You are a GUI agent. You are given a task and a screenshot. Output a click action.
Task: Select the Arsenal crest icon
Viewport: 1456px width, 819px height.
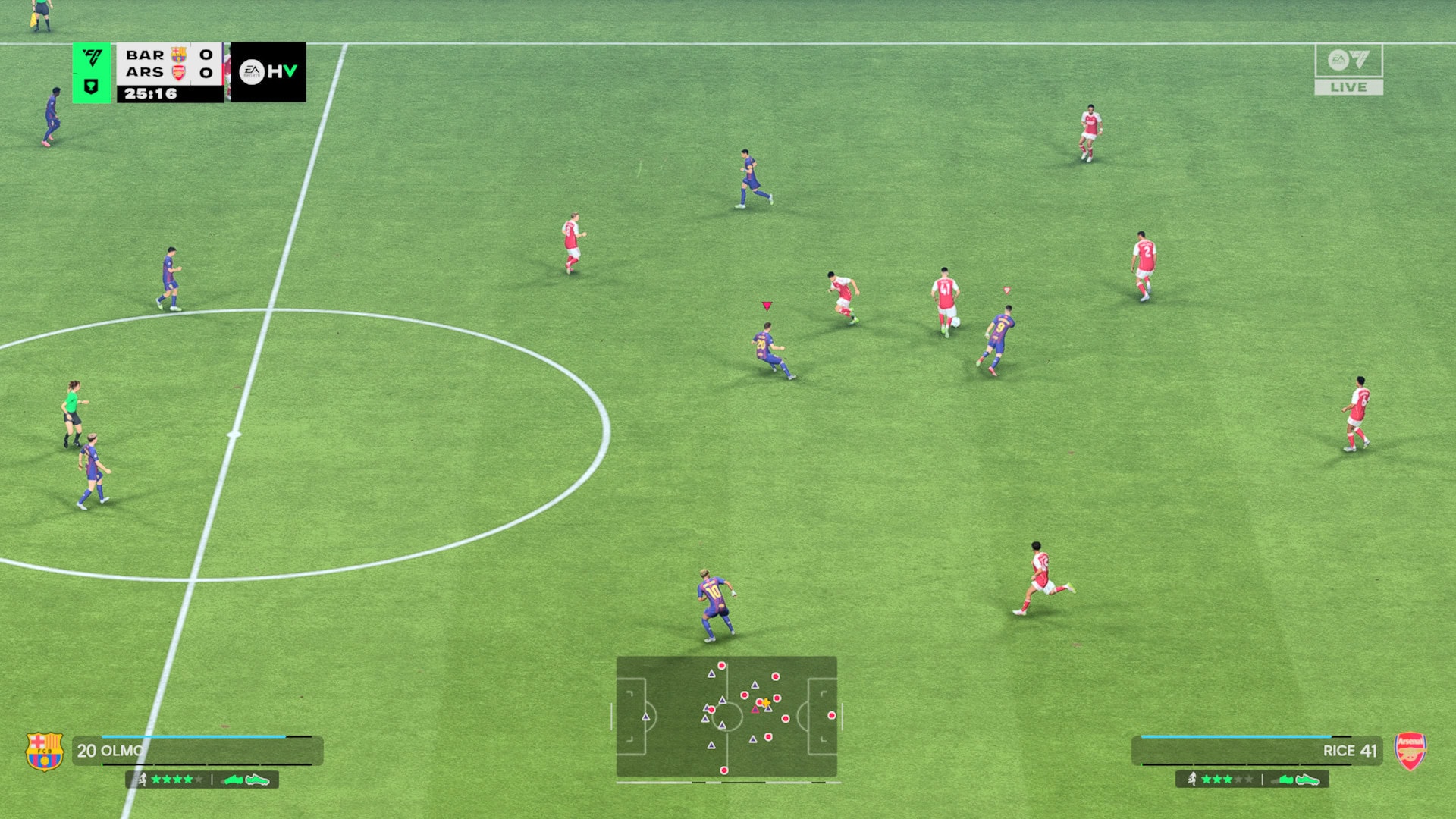click(x=1410, y=751)
